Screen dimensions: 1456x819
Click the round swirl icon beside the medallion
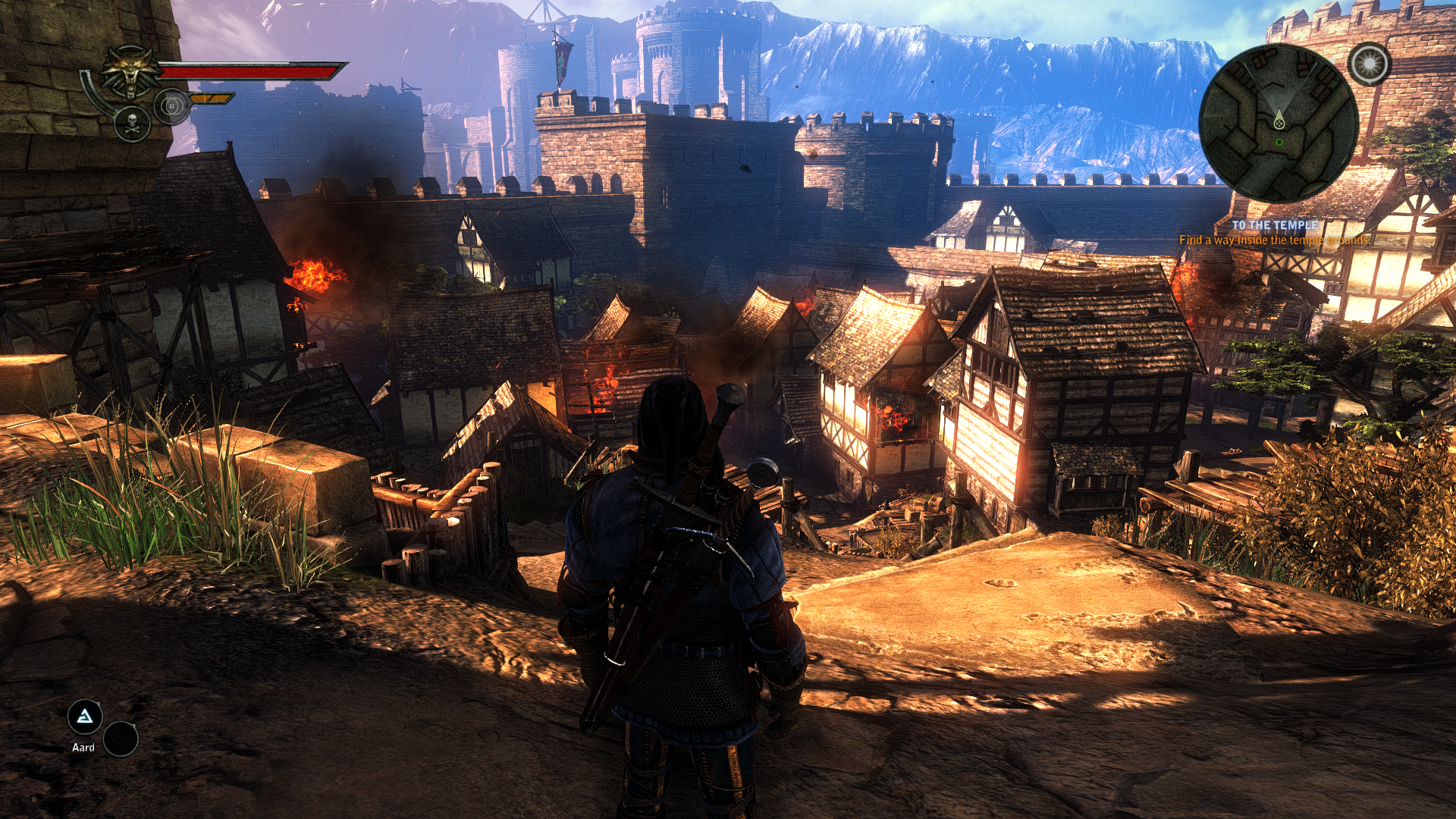(171, 106)
